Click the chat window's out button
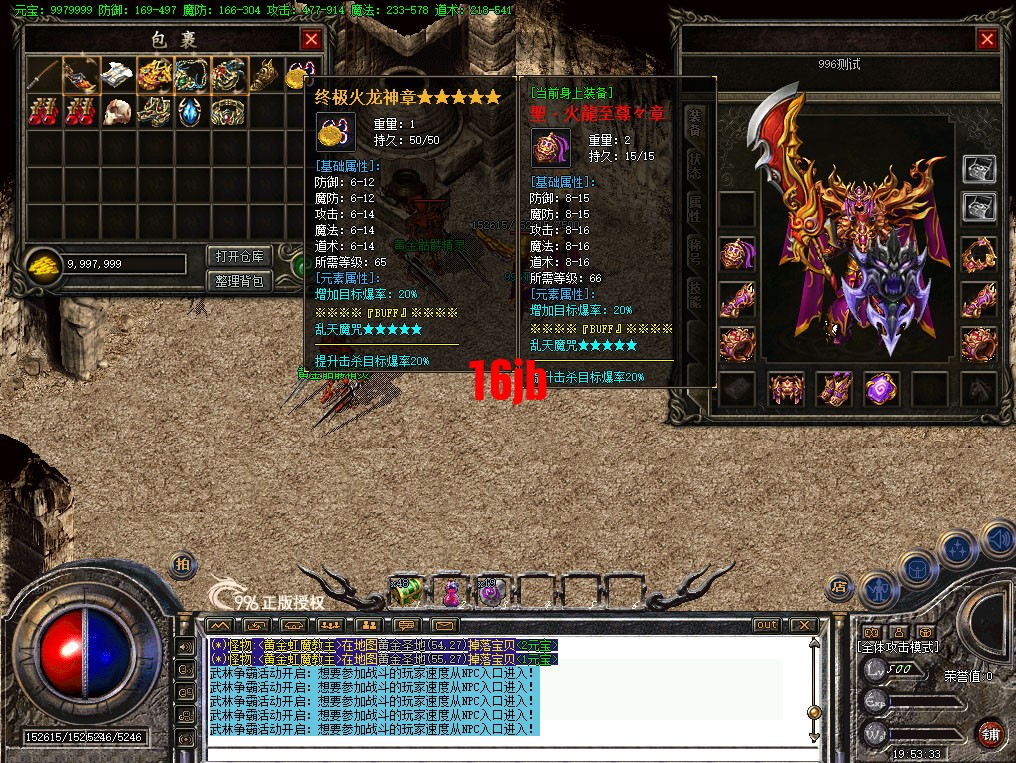The image size is (1016, 763). (x=765, y=625)
